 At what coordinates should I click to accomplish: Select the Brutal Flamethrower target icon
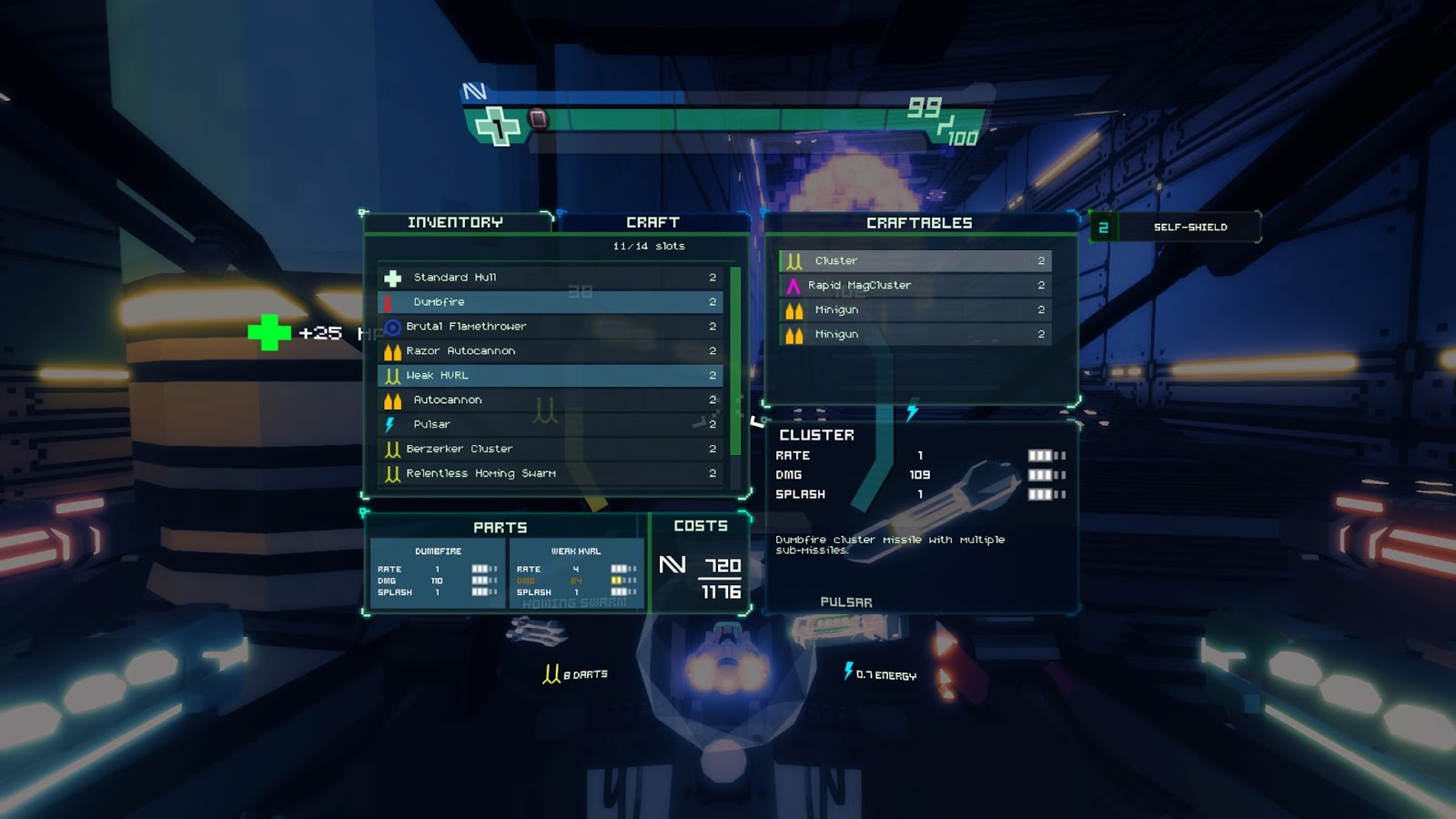click(392, 326)
